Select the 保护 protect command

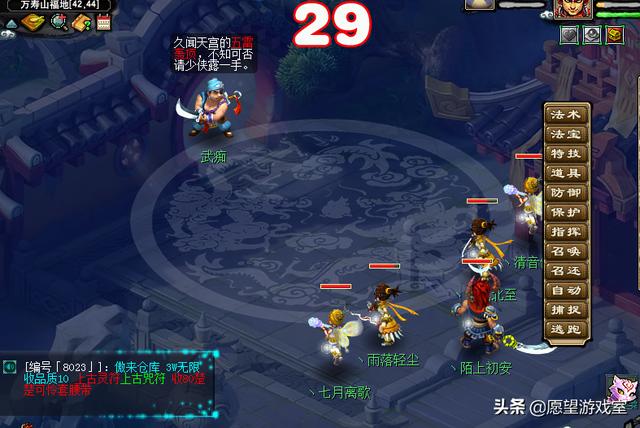pyautogui.click(x=565, y=212)
